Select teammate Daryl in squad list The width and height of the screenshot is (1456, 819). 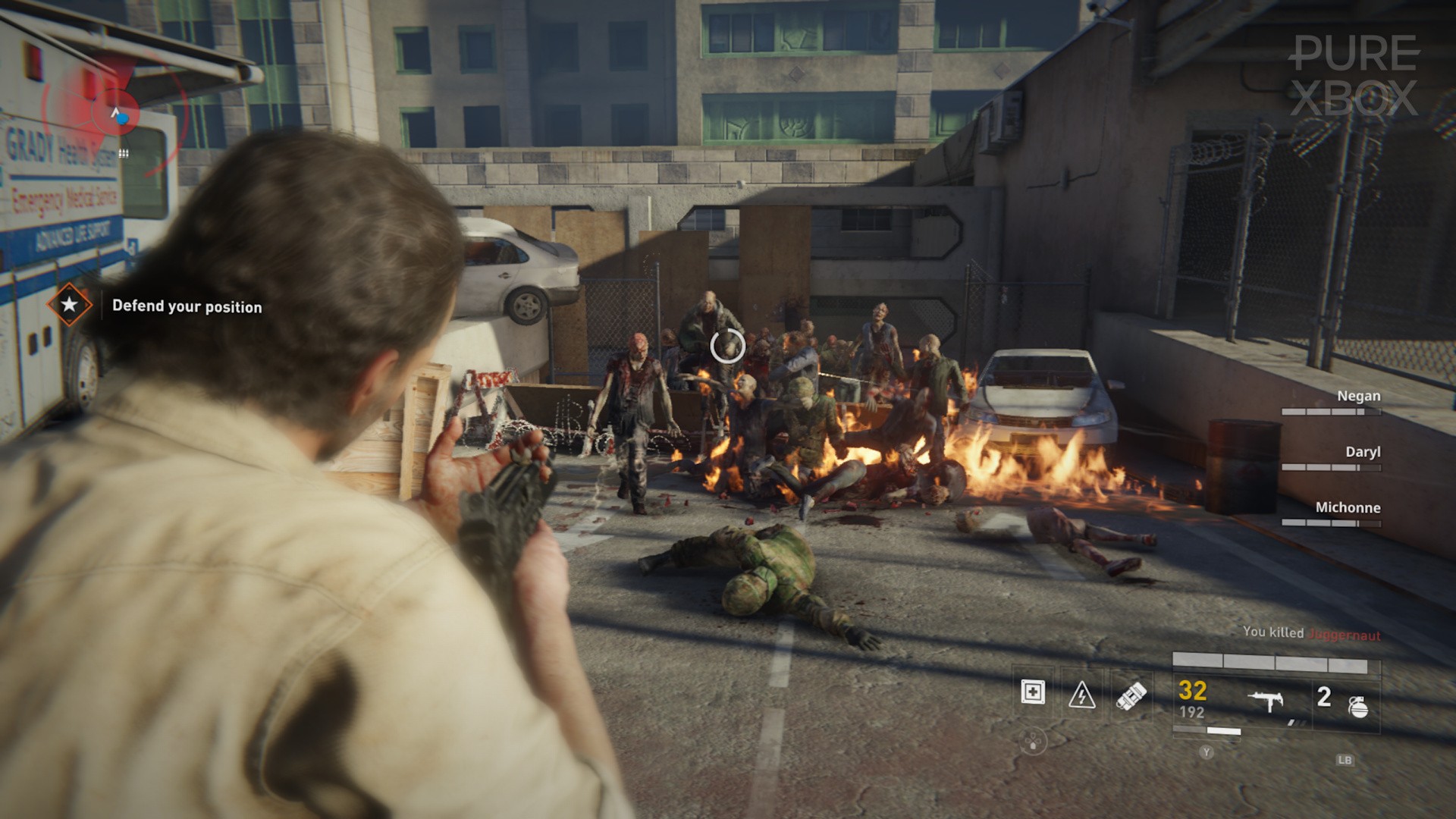point(1362,452)
